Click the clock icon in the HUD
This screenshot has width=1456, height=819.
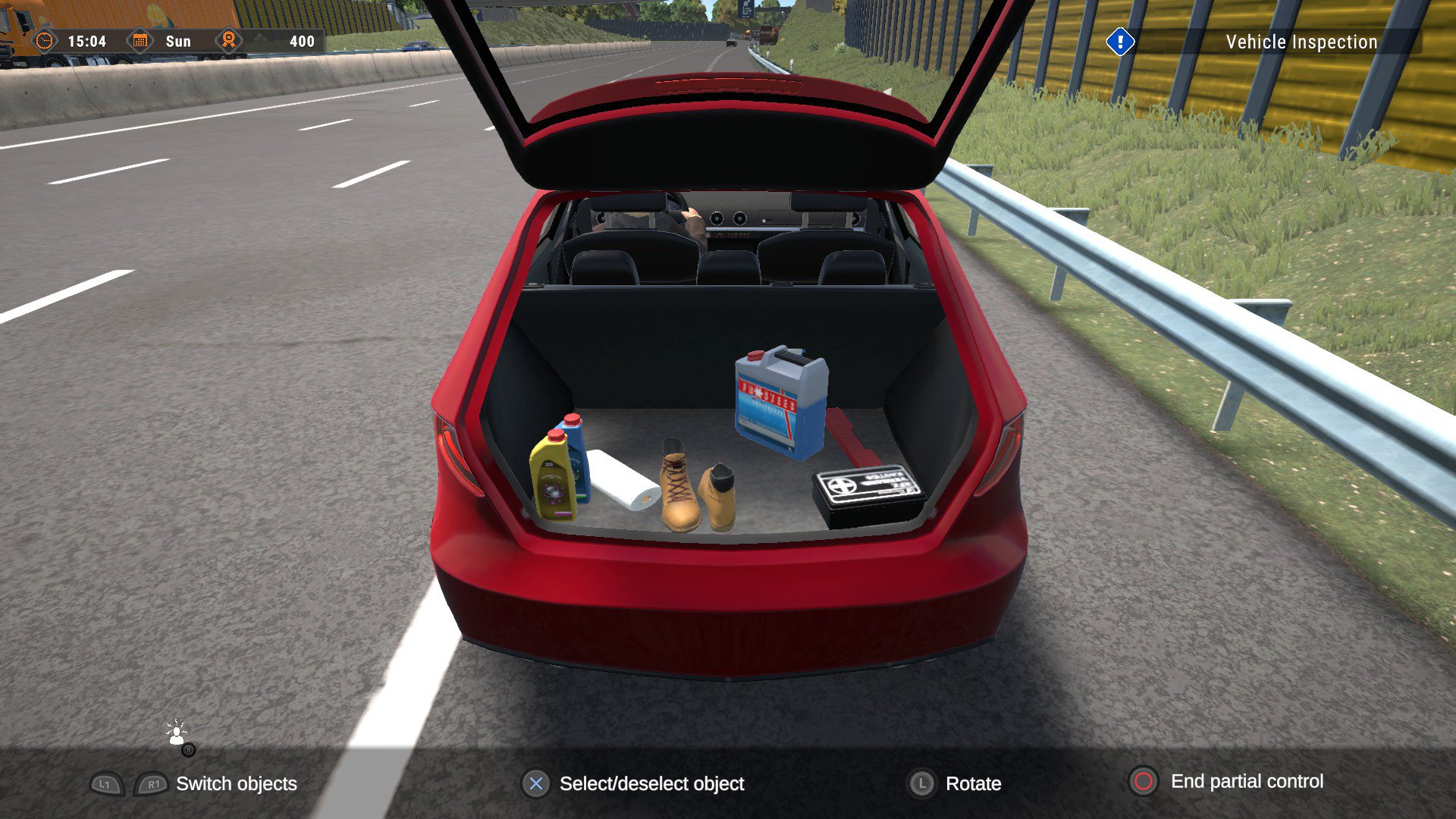pyautogui.click(x=45, y=42)
